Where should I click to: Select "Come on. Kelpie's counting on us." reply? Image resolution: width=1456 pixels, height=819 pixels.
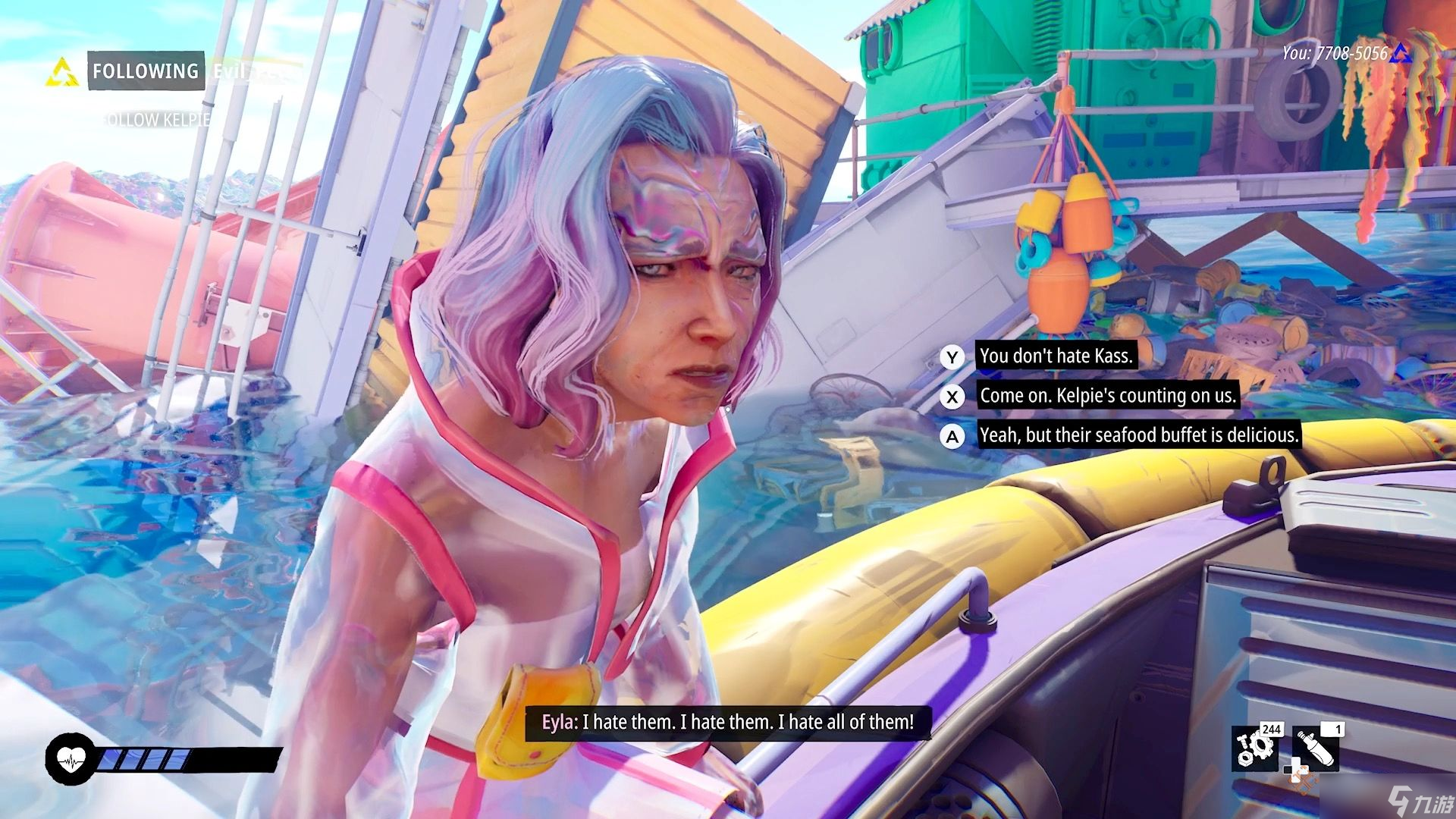(x=1107, y=396)
